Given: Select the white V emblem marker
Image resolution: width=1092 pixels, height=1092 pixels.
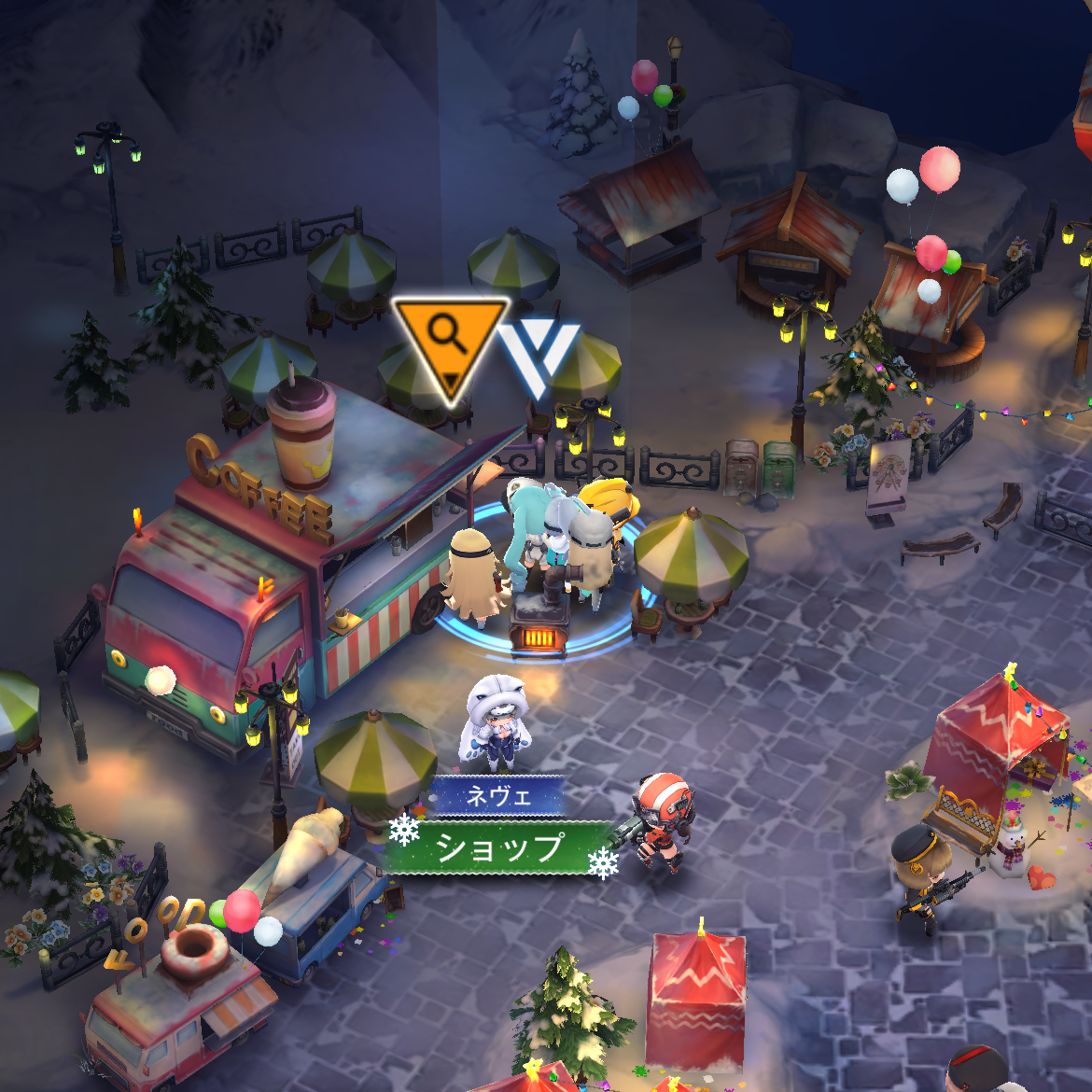Looking at the screenshot, I should [x=538, y=354].
